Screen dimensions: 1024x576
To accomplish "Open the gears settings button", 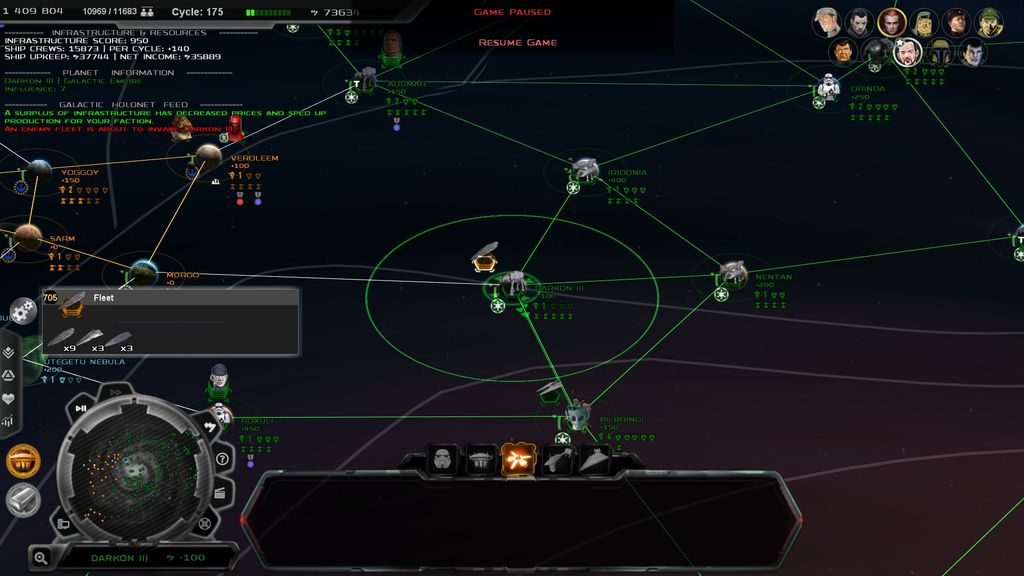I will tap(25, 311).
